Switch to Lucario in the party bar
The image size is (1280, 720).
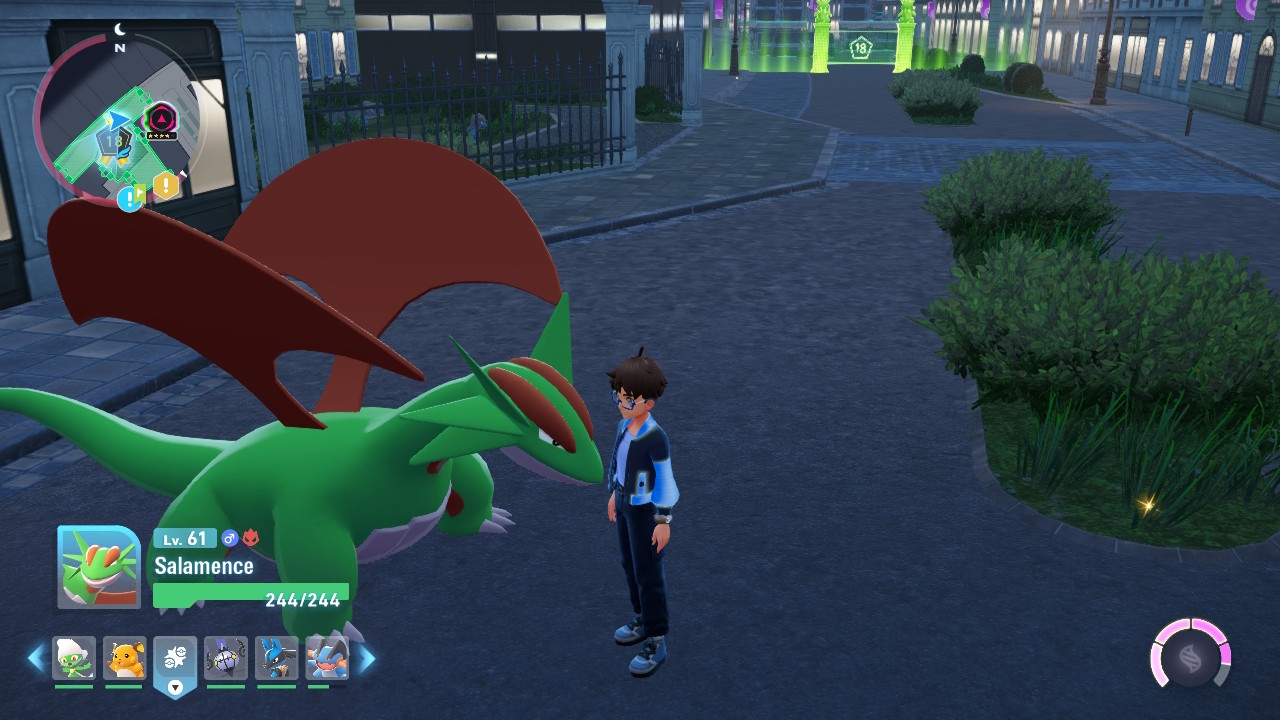tap(276, 658)
